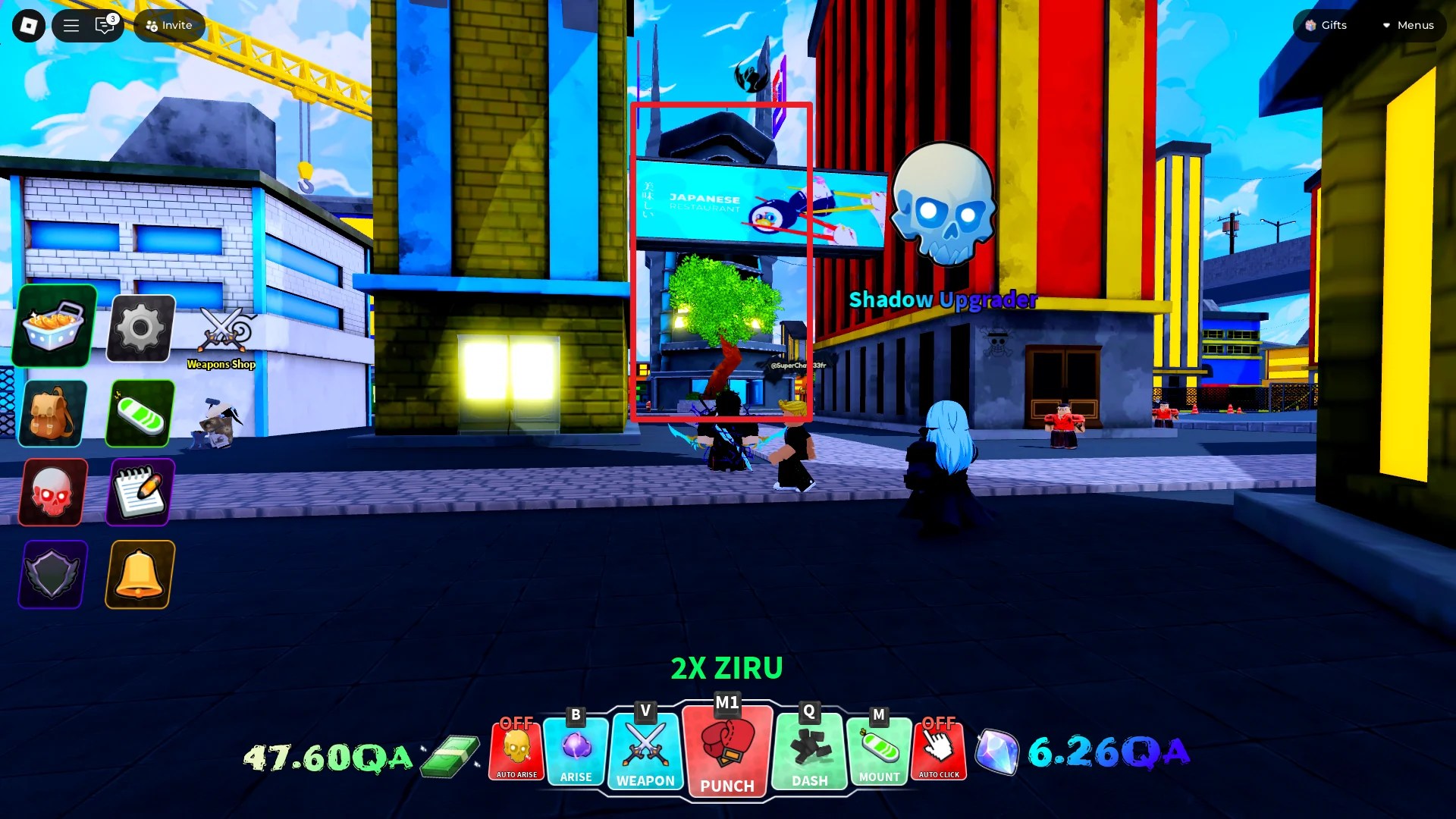Open the red skull index icon
Image resolution: width=1456 pixels, height=819 pixels.
click(52, 493)
